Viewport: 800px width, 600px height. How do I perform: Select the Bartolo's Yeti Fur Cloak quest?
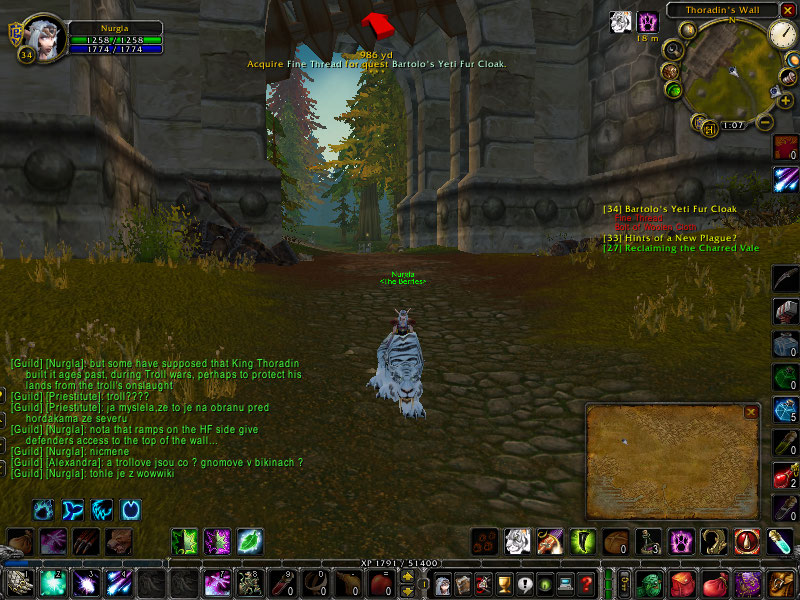(x=683, y=209)
